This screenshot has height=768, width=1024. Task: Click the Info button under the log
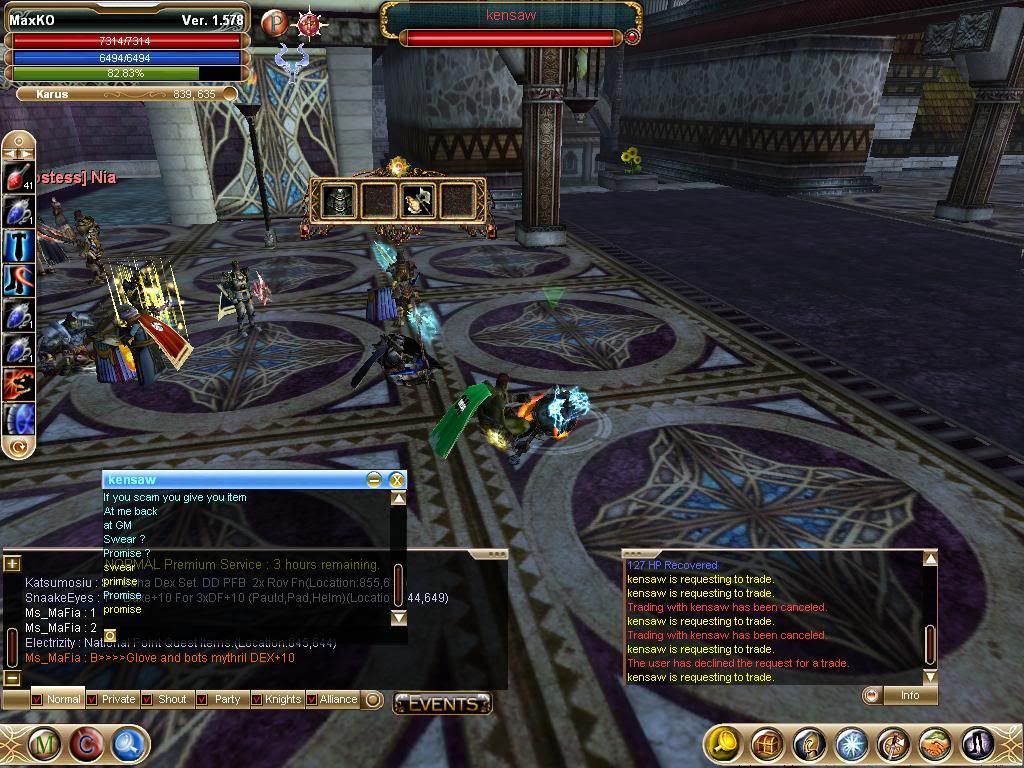(909, 695)
